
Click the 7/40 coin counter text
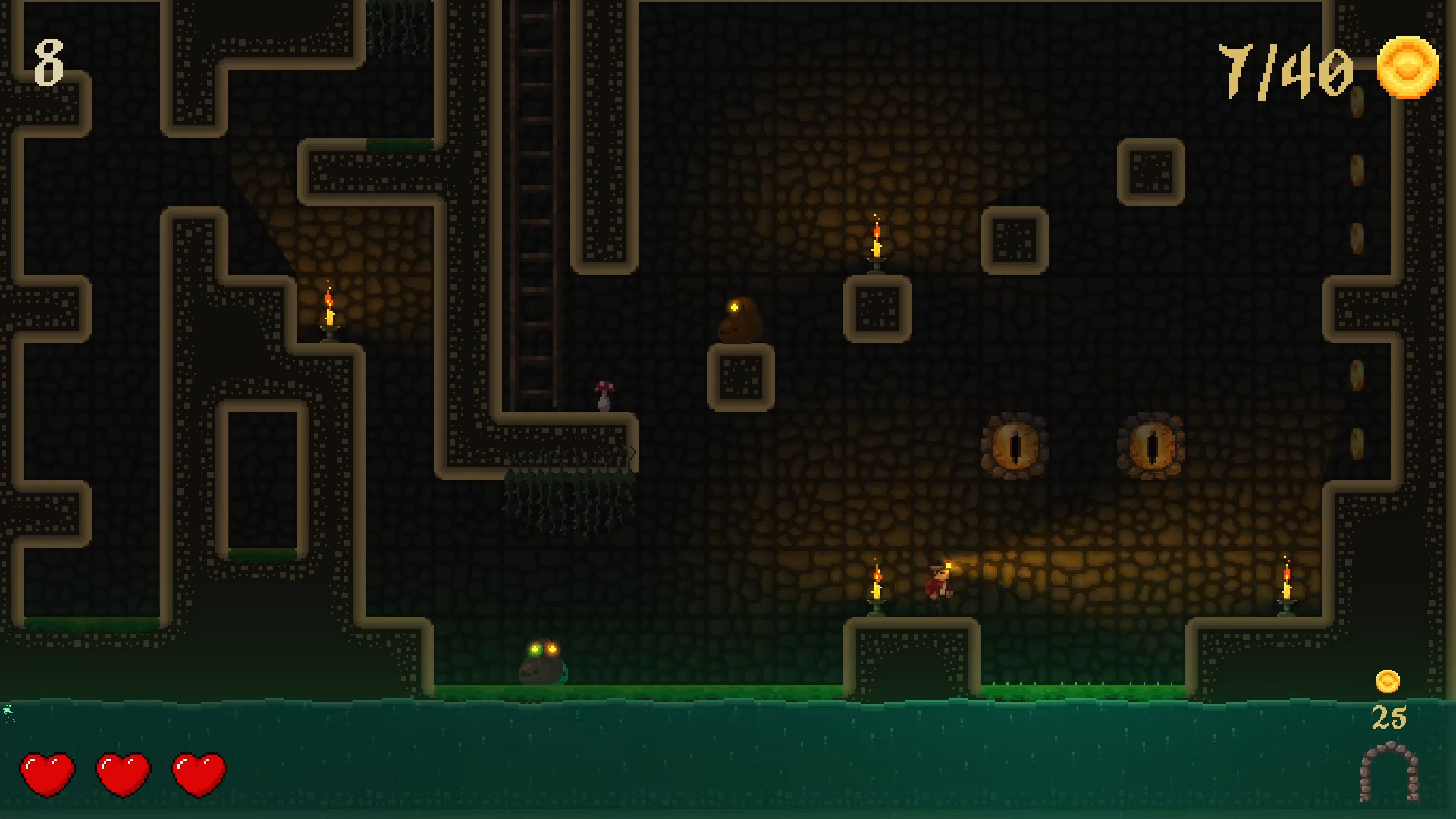click(x=1288, y=70)
